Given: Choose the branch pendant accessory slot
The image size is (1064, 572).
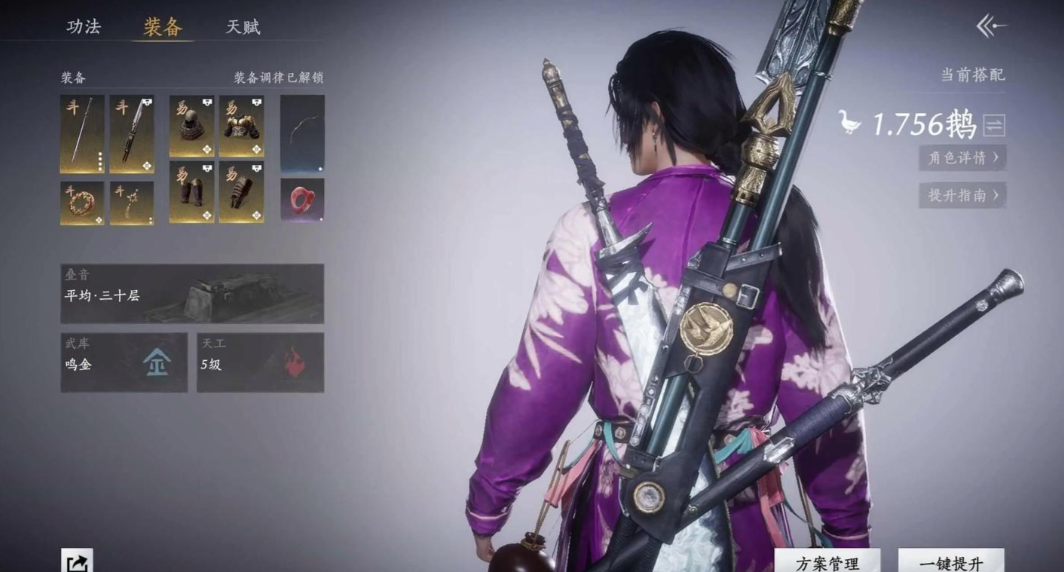Looking at the screenshot, I should pos(132,202).
